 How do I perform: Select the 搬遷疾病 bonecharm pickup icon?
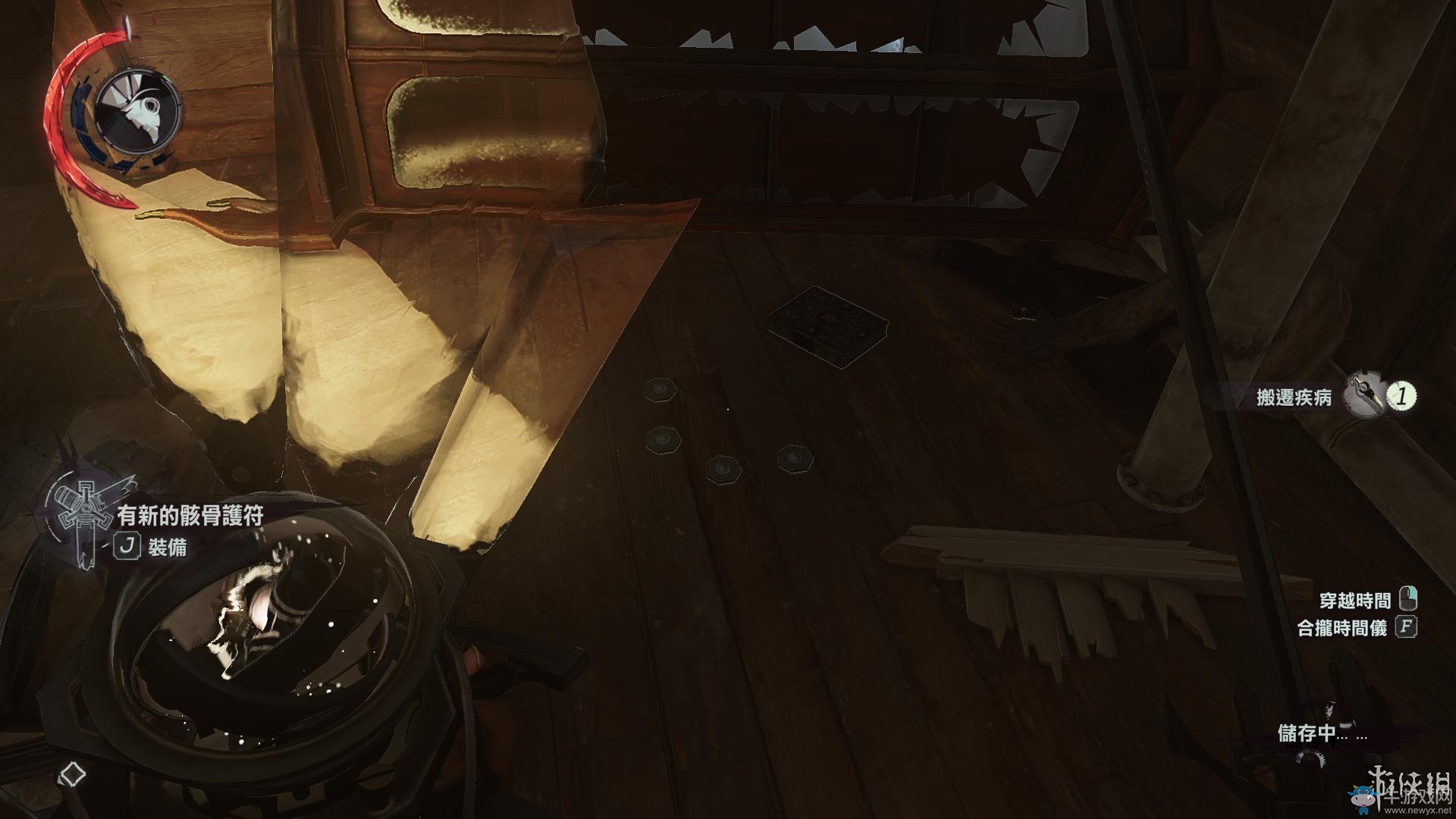[x=1363, y=396]
